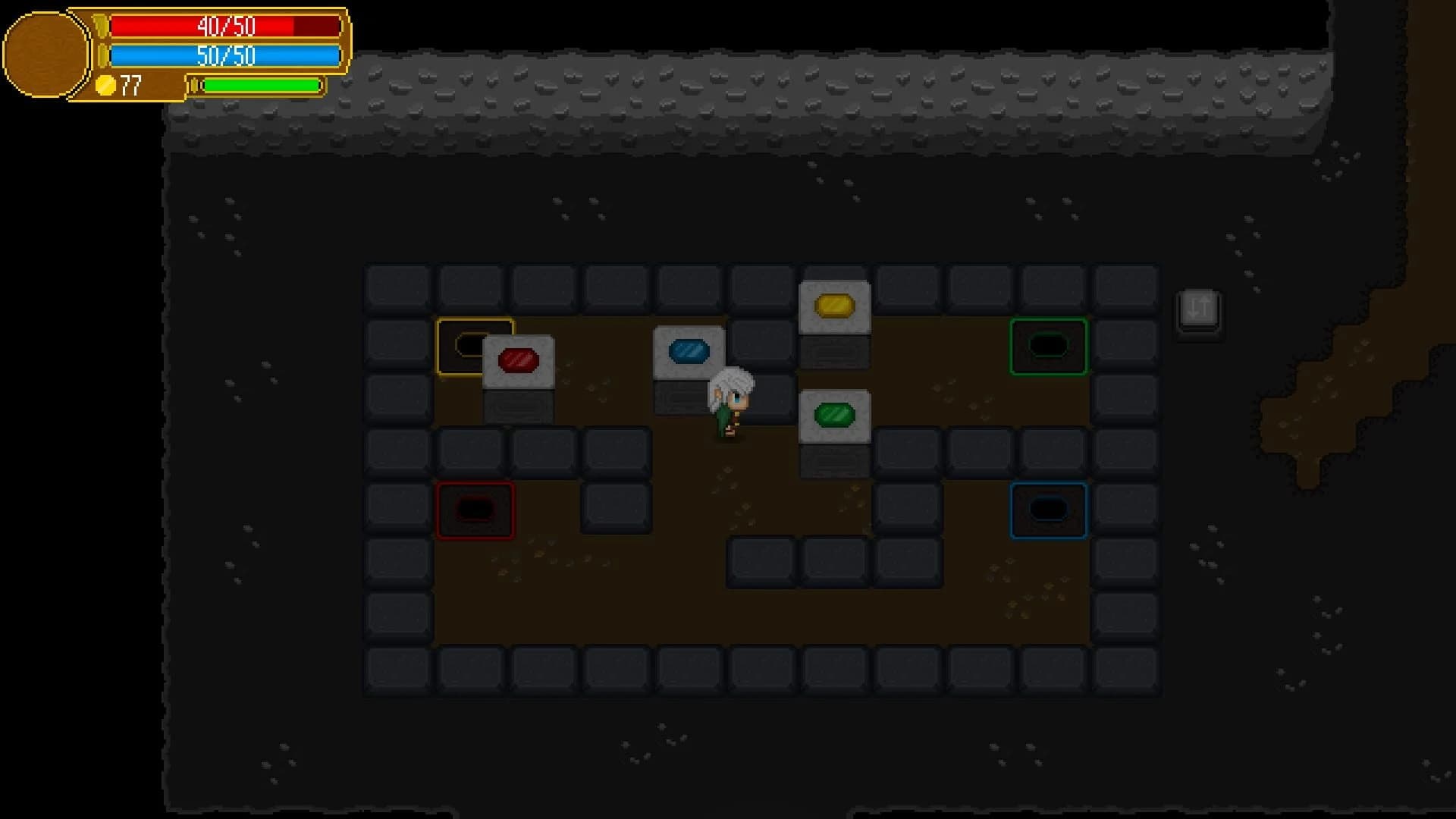Select the green gem block below the player
1456x819 pixels.
coord(835,414)
